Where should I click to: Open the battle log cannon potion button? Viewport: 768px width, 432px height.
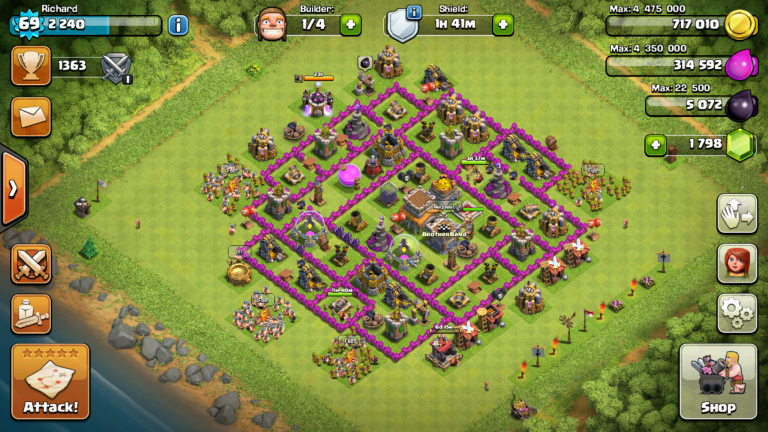click(x=31, y=313)
